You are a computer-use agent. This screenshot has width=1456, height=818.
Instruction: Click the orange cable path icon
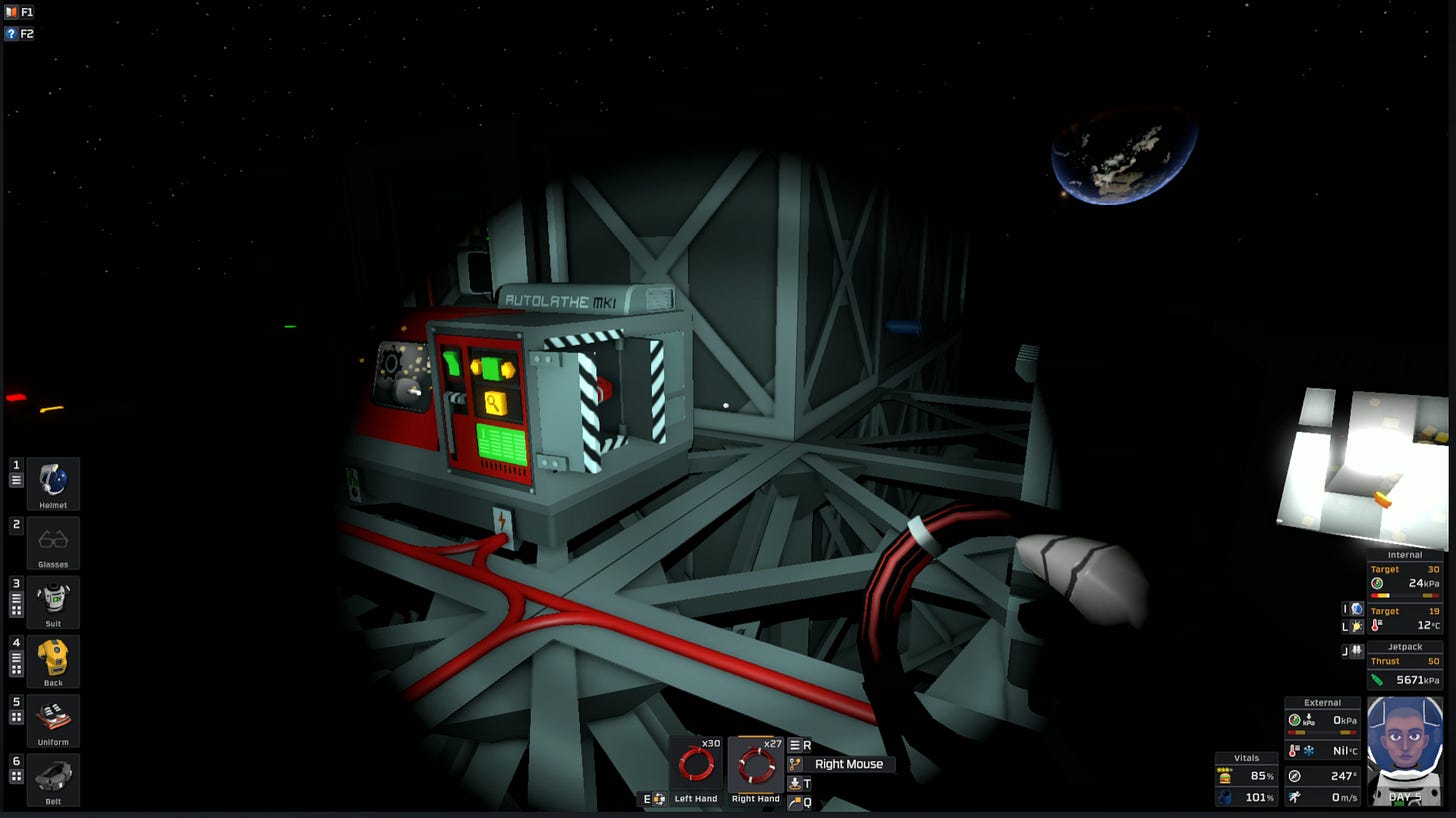(x=795, y=764)
